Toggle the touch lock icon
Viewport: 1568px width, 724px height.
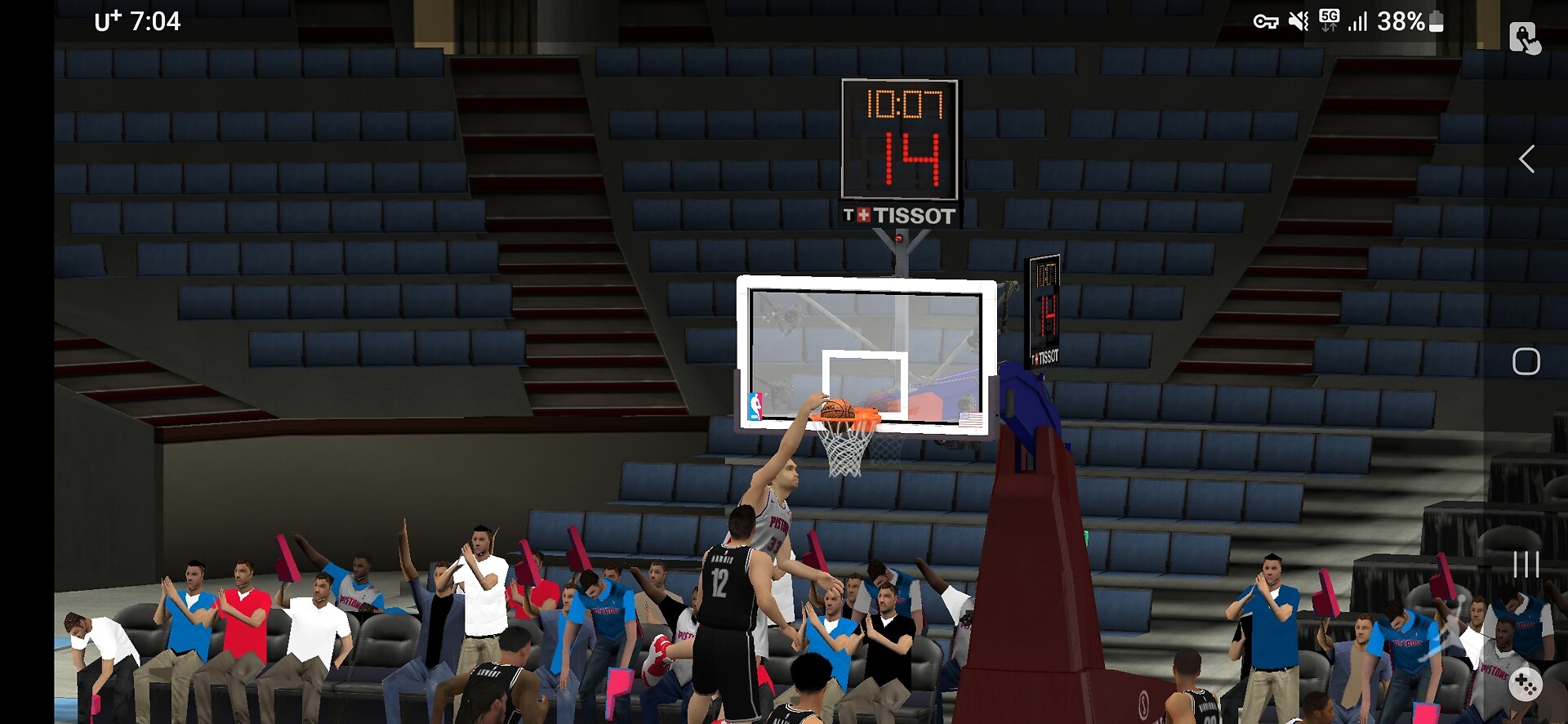(x=1524, y=38)
